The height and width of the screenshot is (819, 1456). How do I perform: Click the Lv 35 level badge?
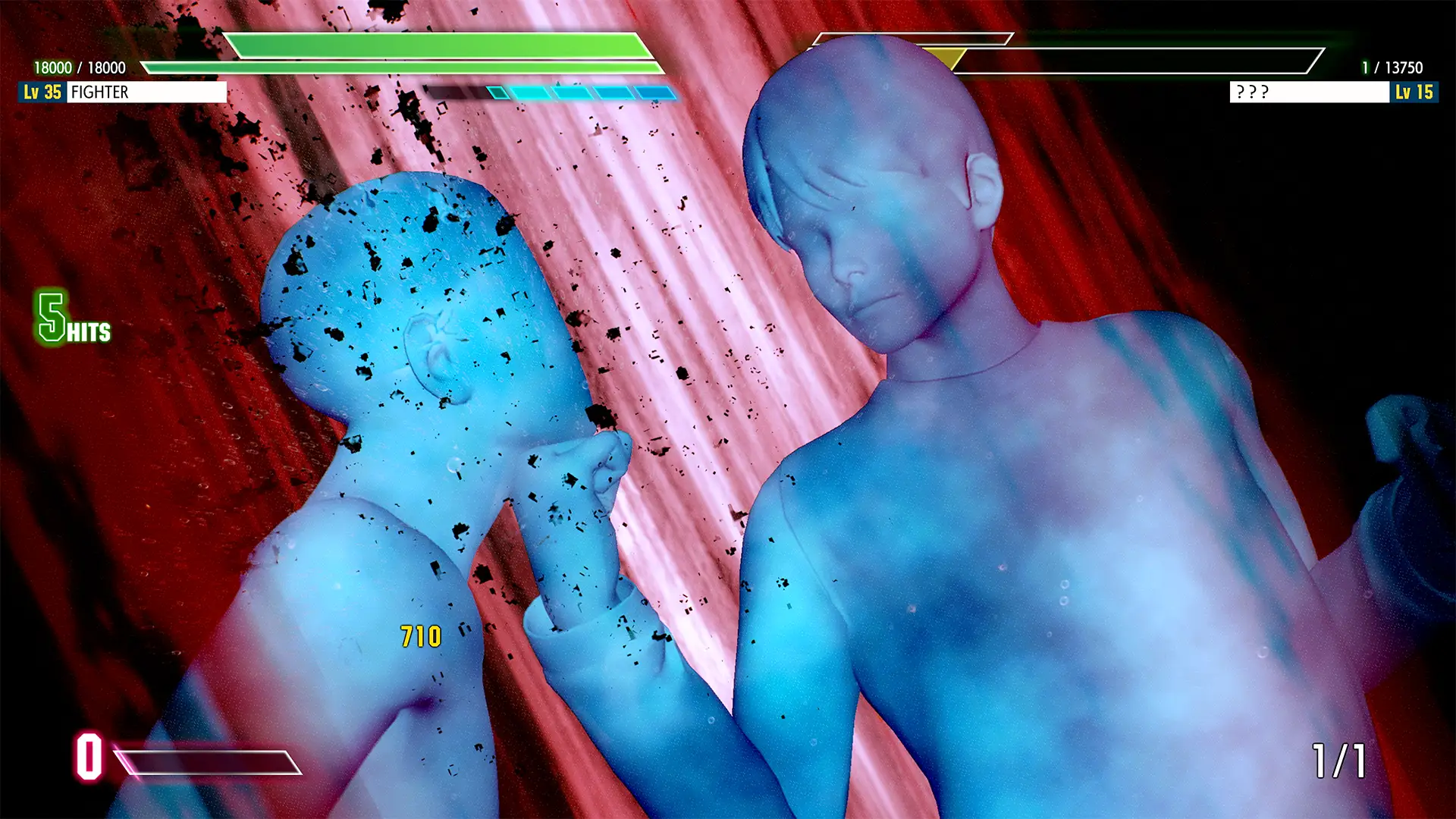[42, 93]
